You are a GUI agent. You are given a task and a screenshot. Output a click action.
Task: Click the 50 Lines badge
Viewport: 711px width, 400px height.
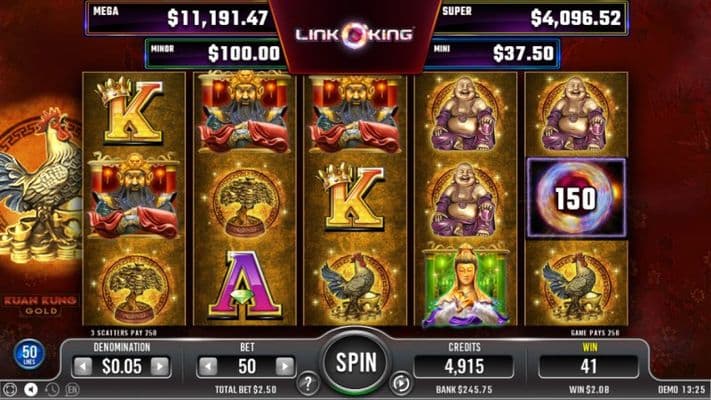[x=27, y=355]
